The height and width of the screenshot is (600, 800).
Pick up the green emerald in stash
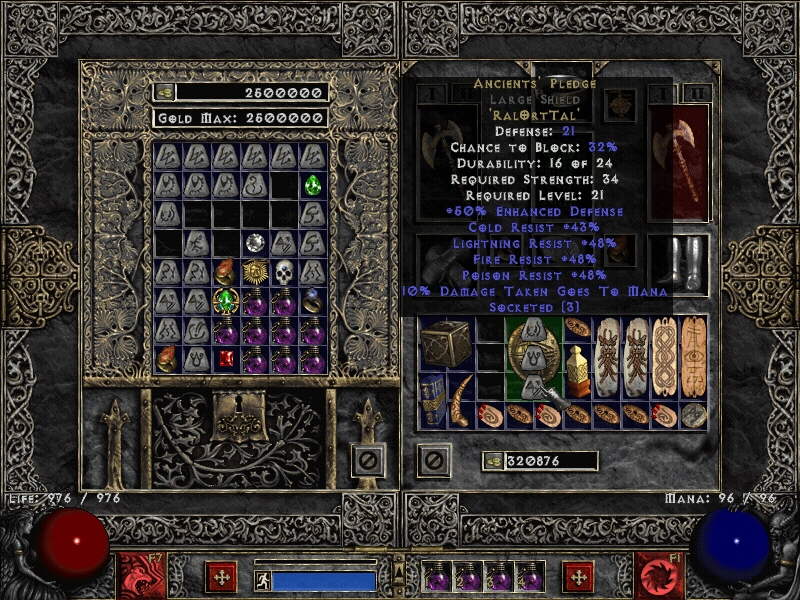(x=314, y=185)
